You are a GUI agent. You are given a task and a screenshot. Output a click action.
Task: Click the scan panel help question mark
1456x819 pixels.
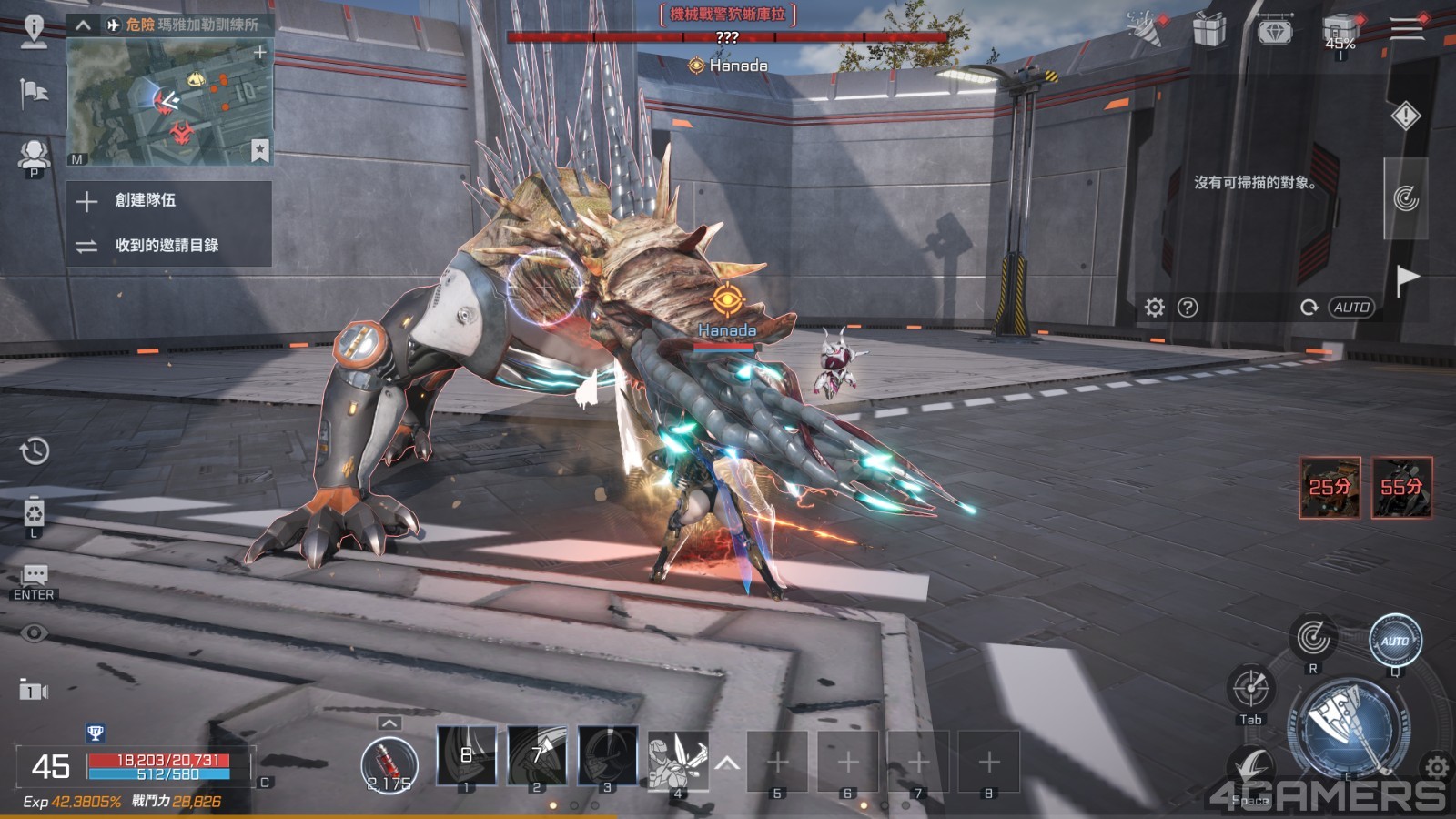coord(1188,308)
